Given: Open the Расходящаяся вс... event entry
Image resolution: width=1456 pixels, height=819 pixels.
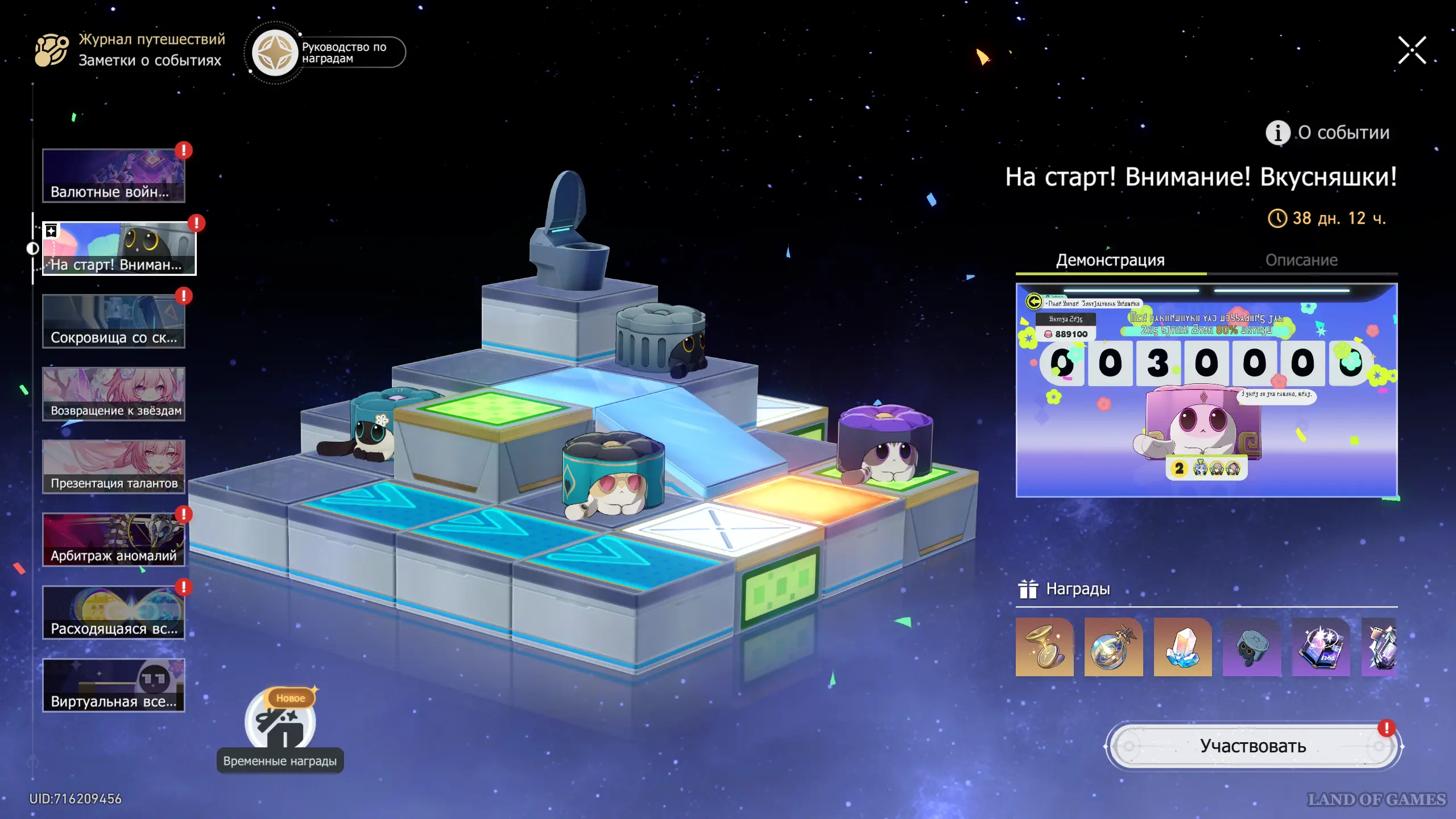Looking at the screenshot, I should [114, 613].
